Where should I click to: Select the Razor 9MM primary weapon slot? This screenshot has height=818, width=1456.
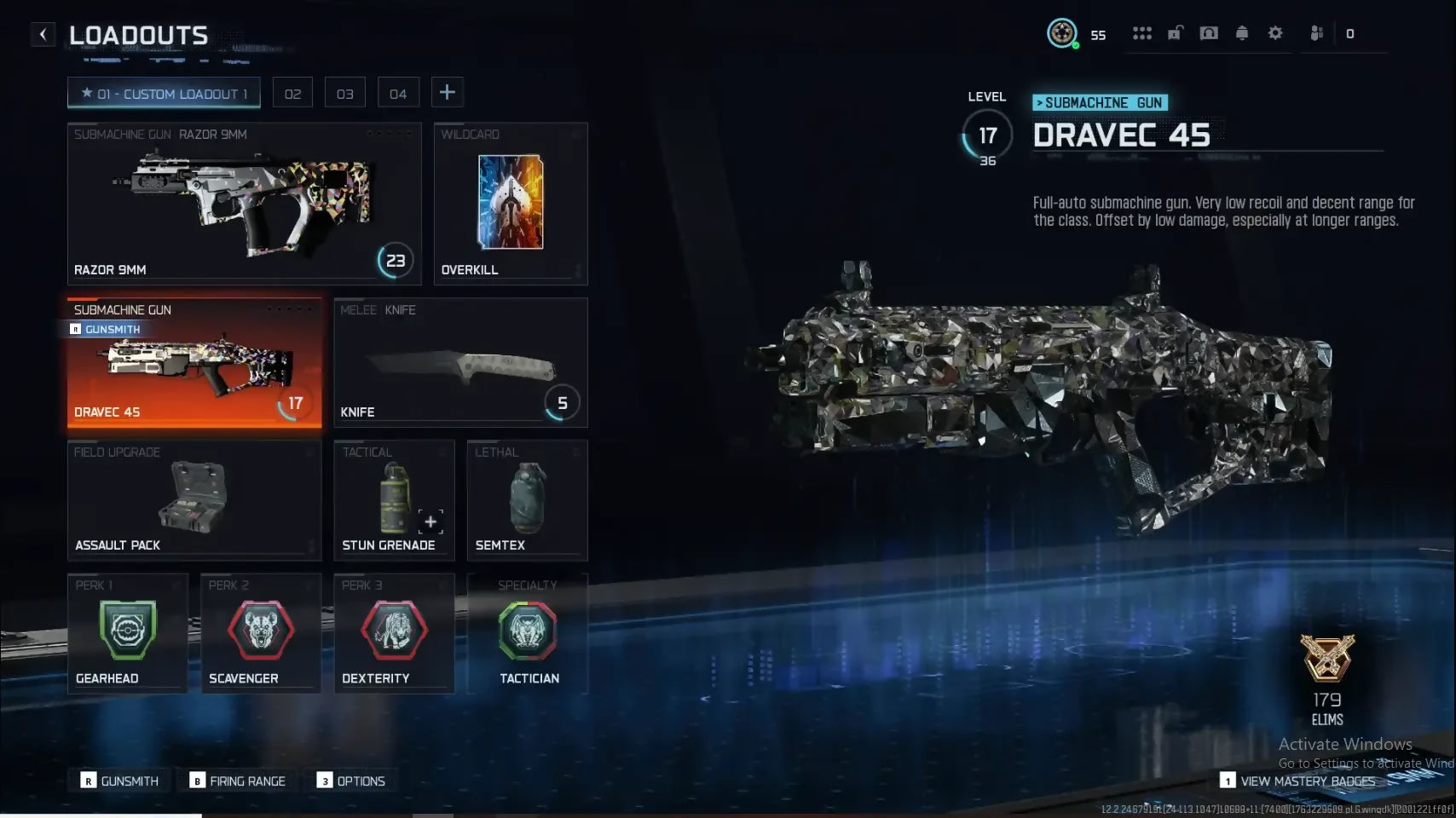[244, 204]
